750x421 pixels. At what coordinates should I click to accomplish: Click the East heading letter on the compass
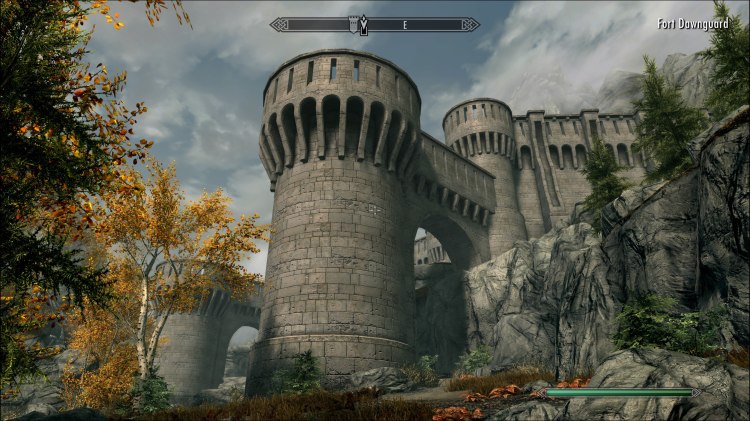point(405,24)
